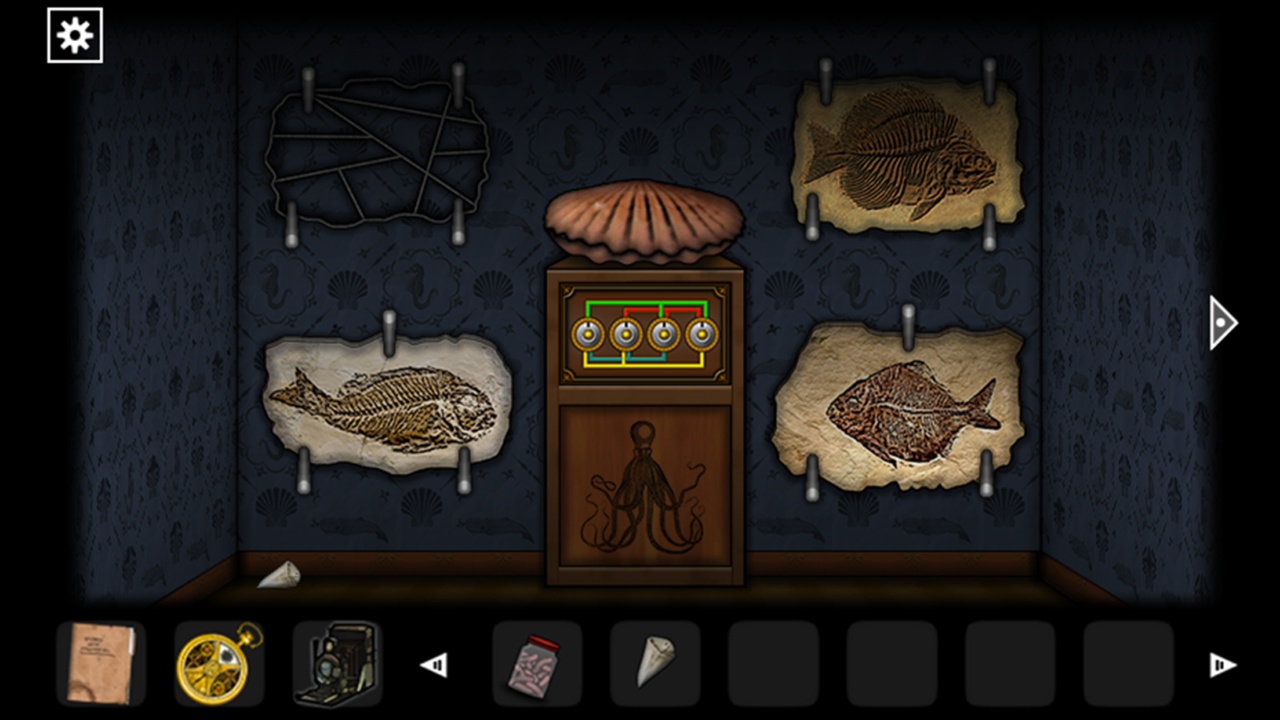Click the right navigation arrow to change rooms

pos(1221,322)
